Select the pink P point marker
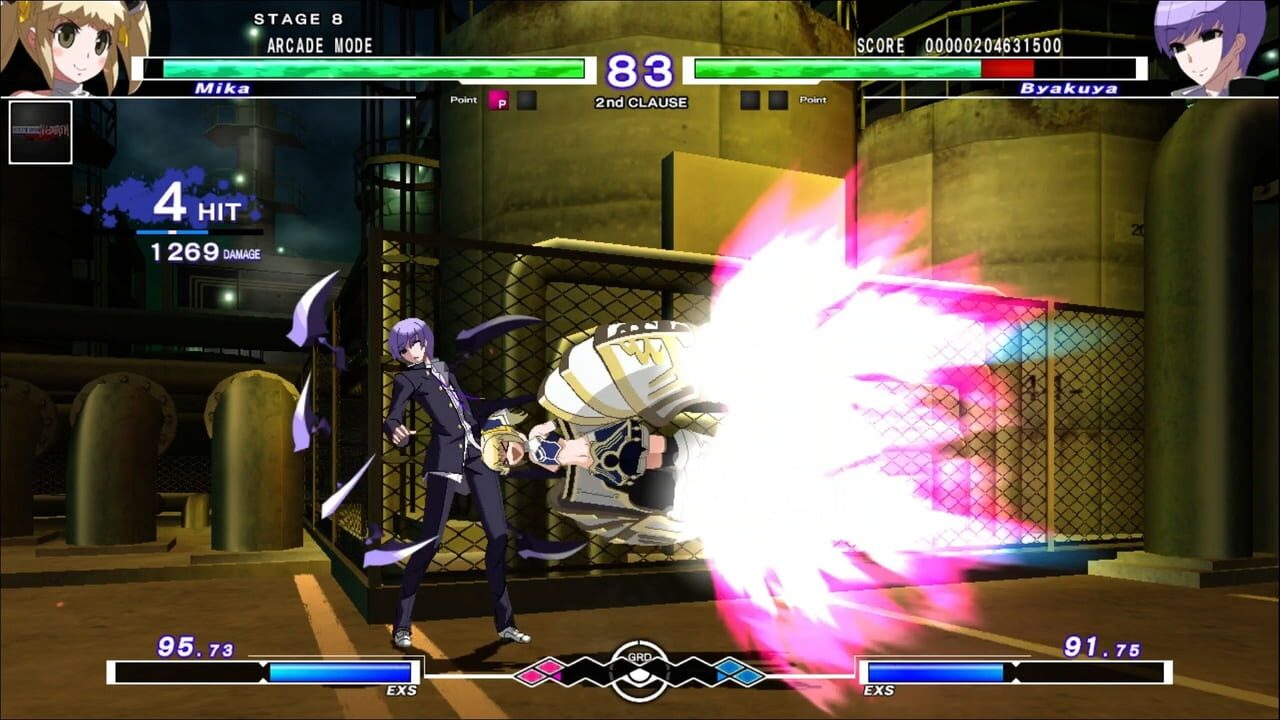The image size is (1280, 720). coord(497,101)
